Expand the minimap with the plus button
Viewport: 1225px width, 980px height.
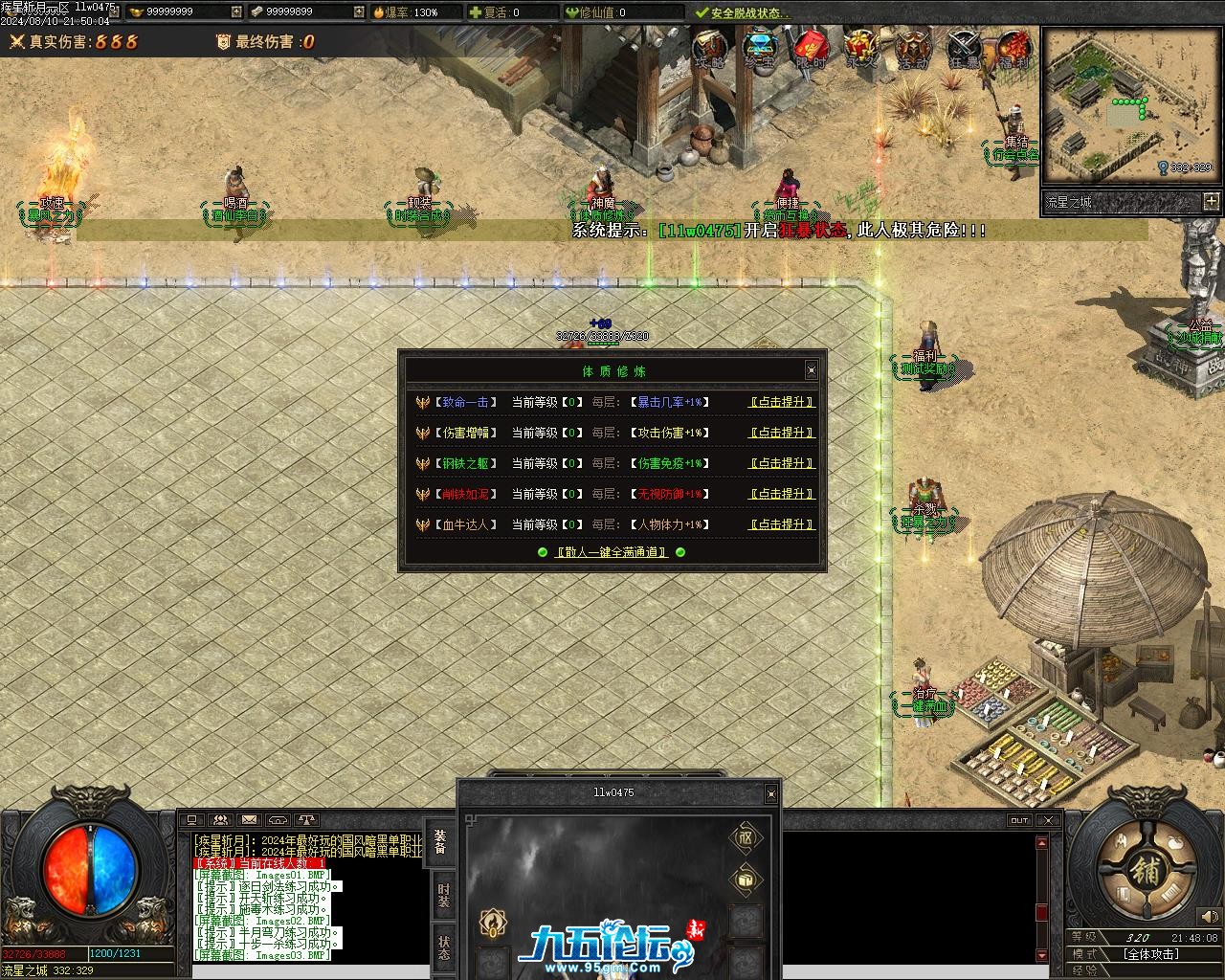point(1212,201)
